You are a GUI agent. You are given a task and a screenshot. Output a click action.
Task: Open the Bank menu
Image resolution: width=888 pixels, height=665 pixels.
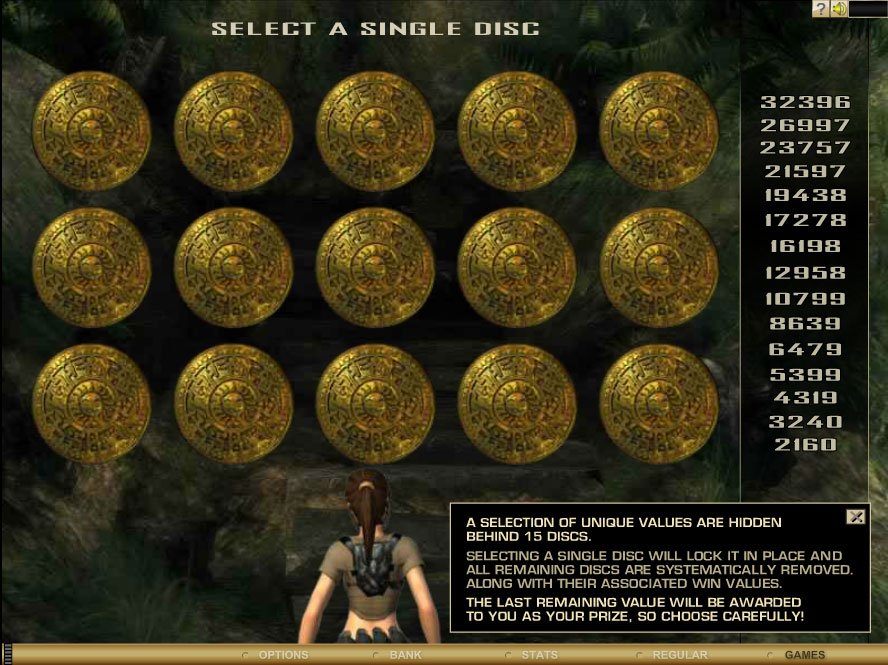(x=405, y=655)
